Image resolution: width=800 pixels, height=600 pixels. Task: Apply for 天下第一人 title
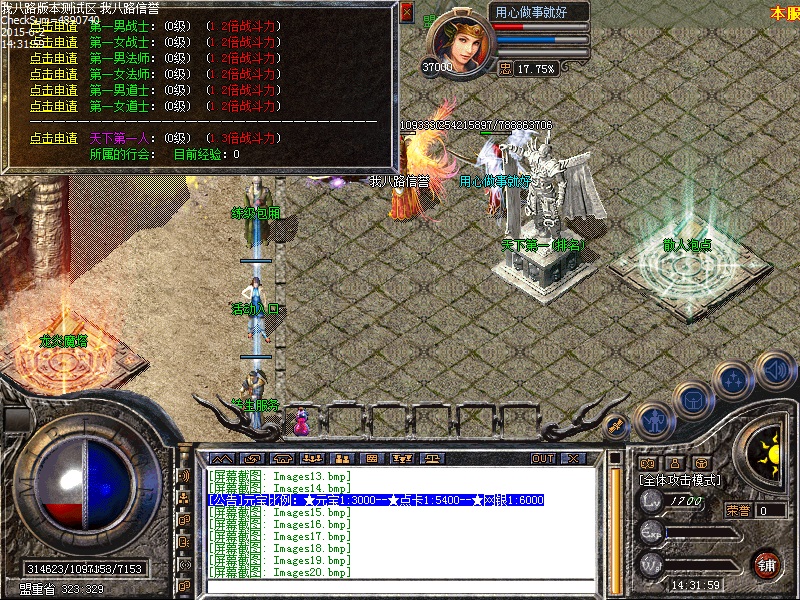[54, 138]
